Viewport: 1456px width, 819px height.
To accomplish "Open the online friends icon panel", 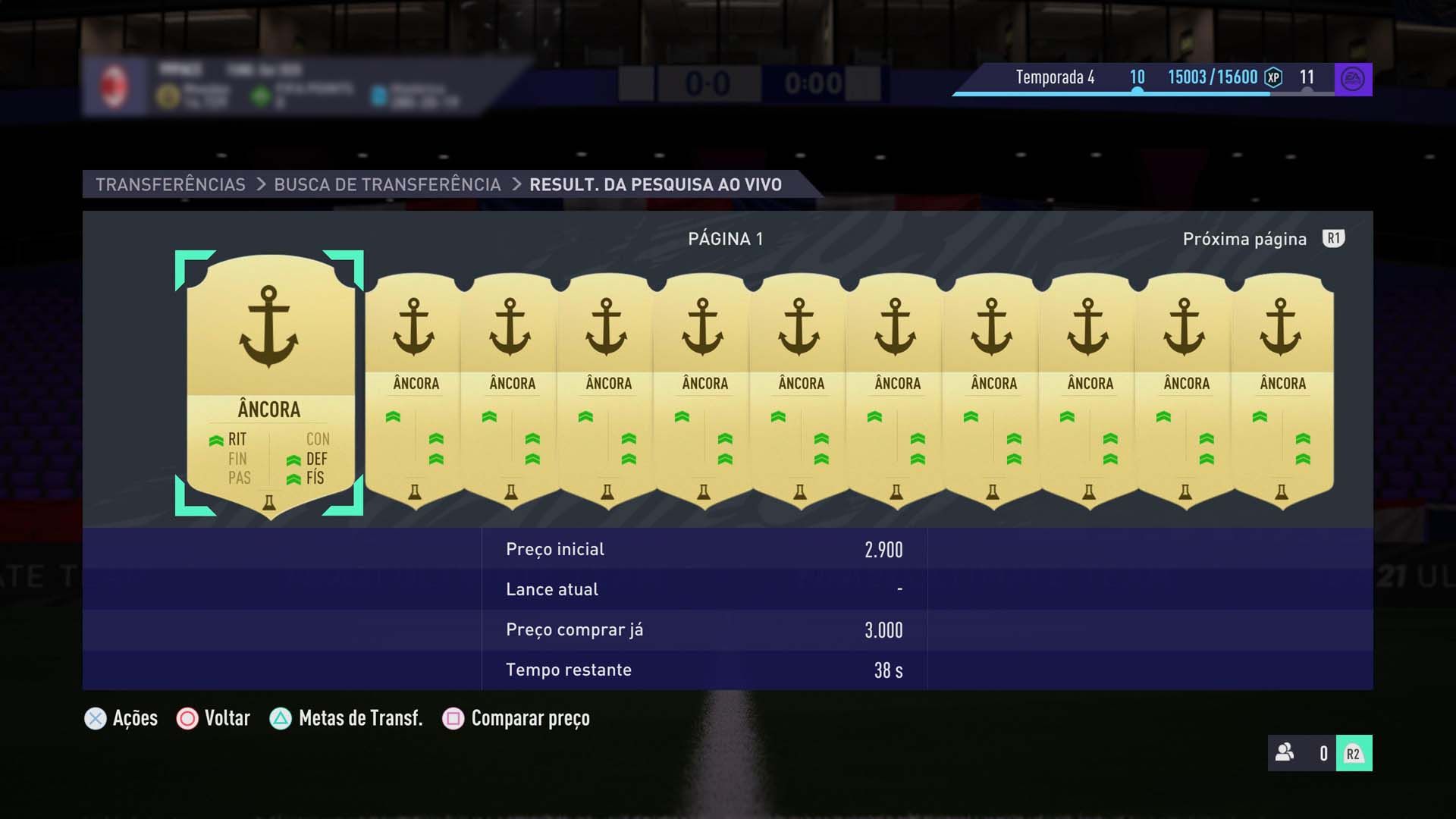I will (x=1285, y=753).
